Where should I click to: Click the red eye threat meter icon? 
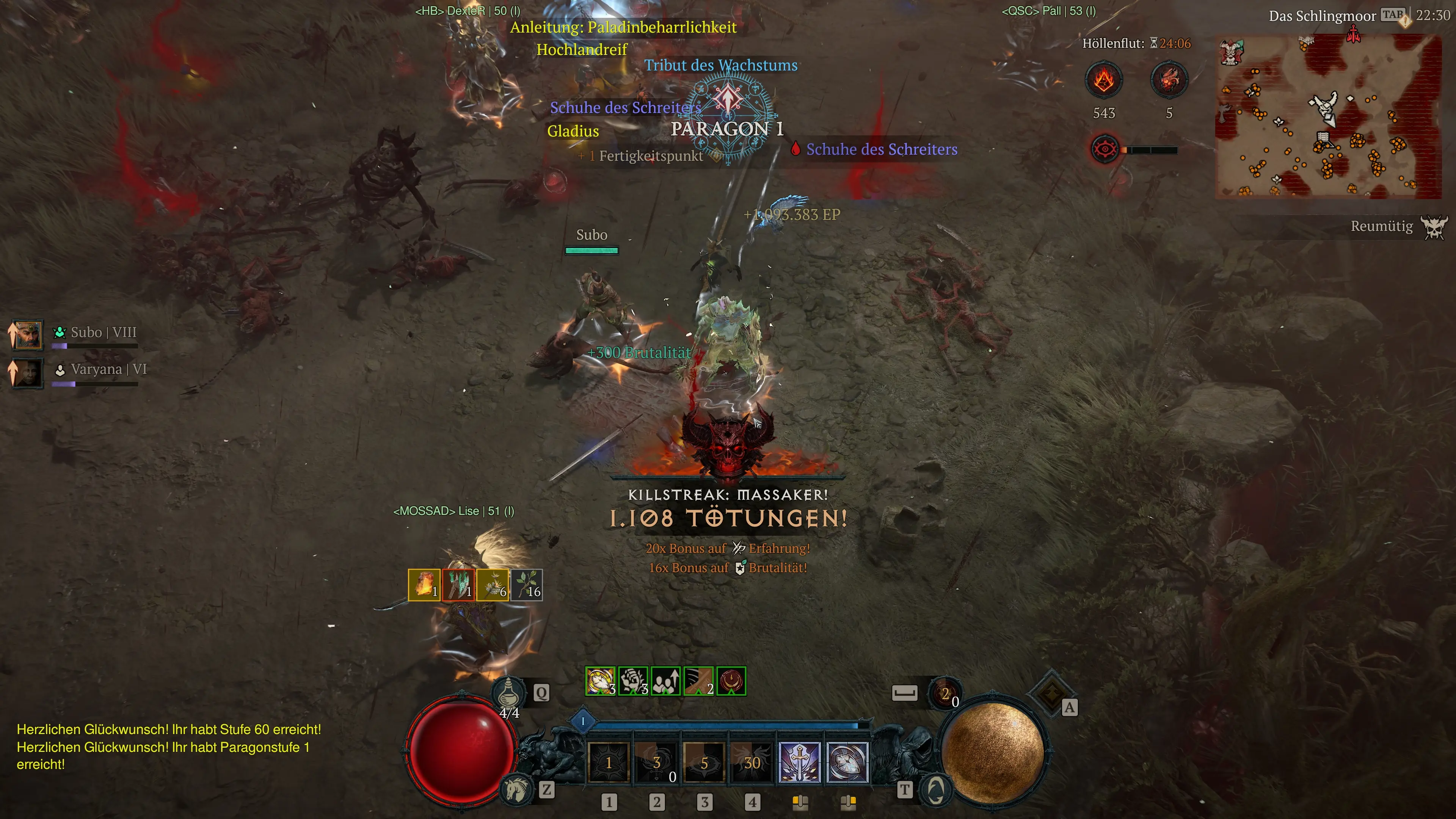click(x=1104, y=150)
